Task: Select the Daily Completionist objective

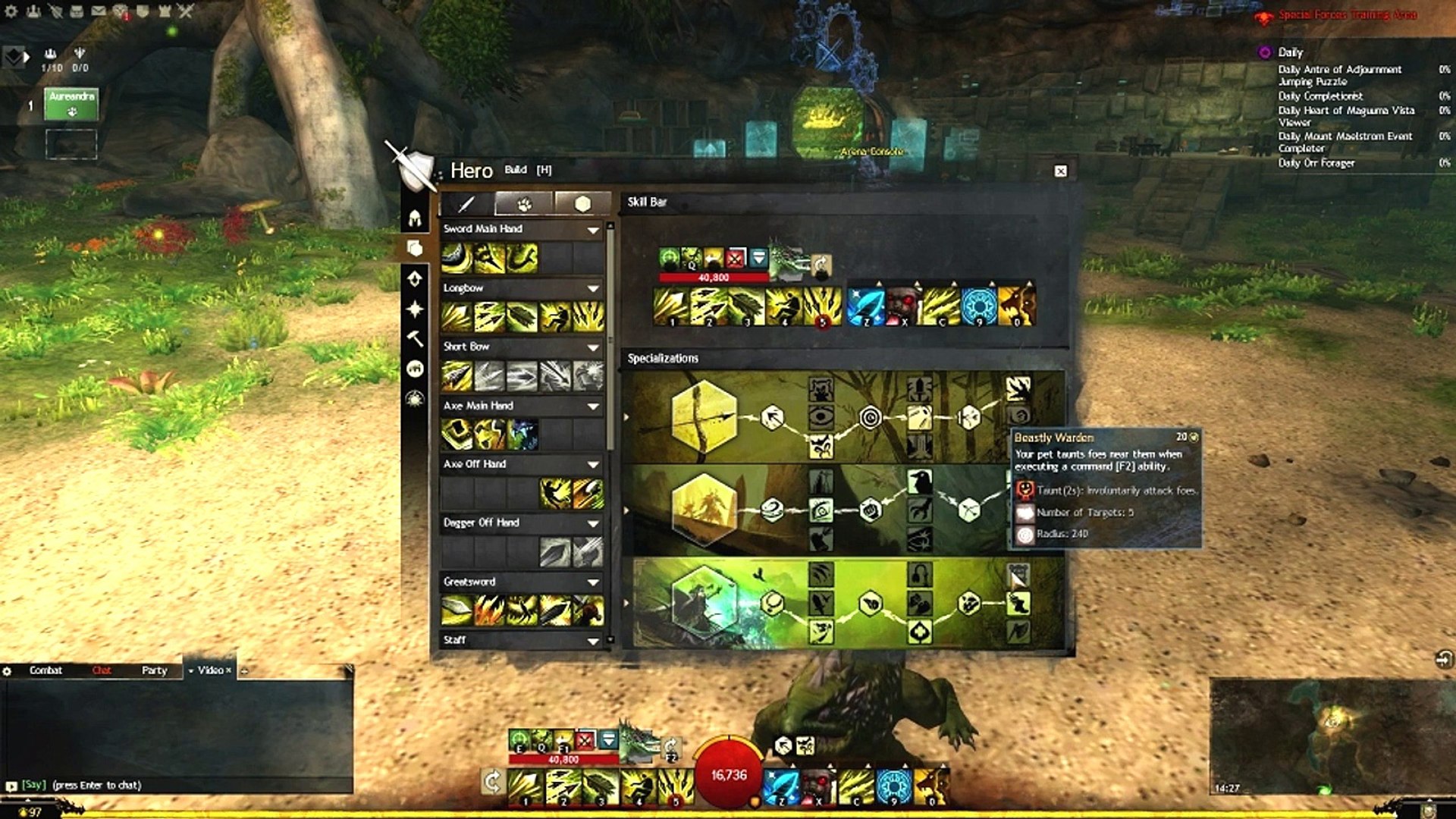Action: click(x=1320, y=96)
